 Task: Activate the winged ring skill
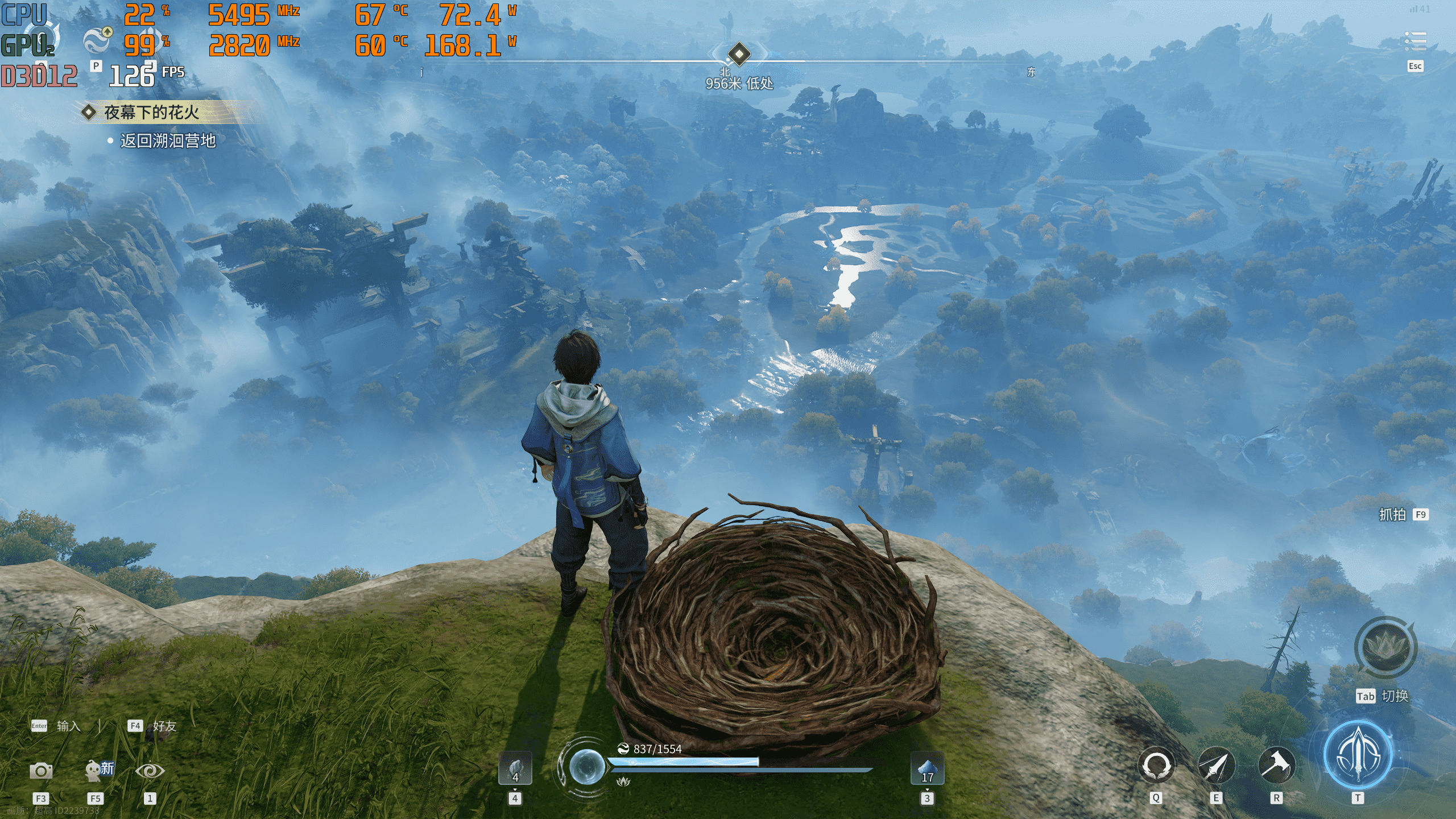[x=1156, y=766]
